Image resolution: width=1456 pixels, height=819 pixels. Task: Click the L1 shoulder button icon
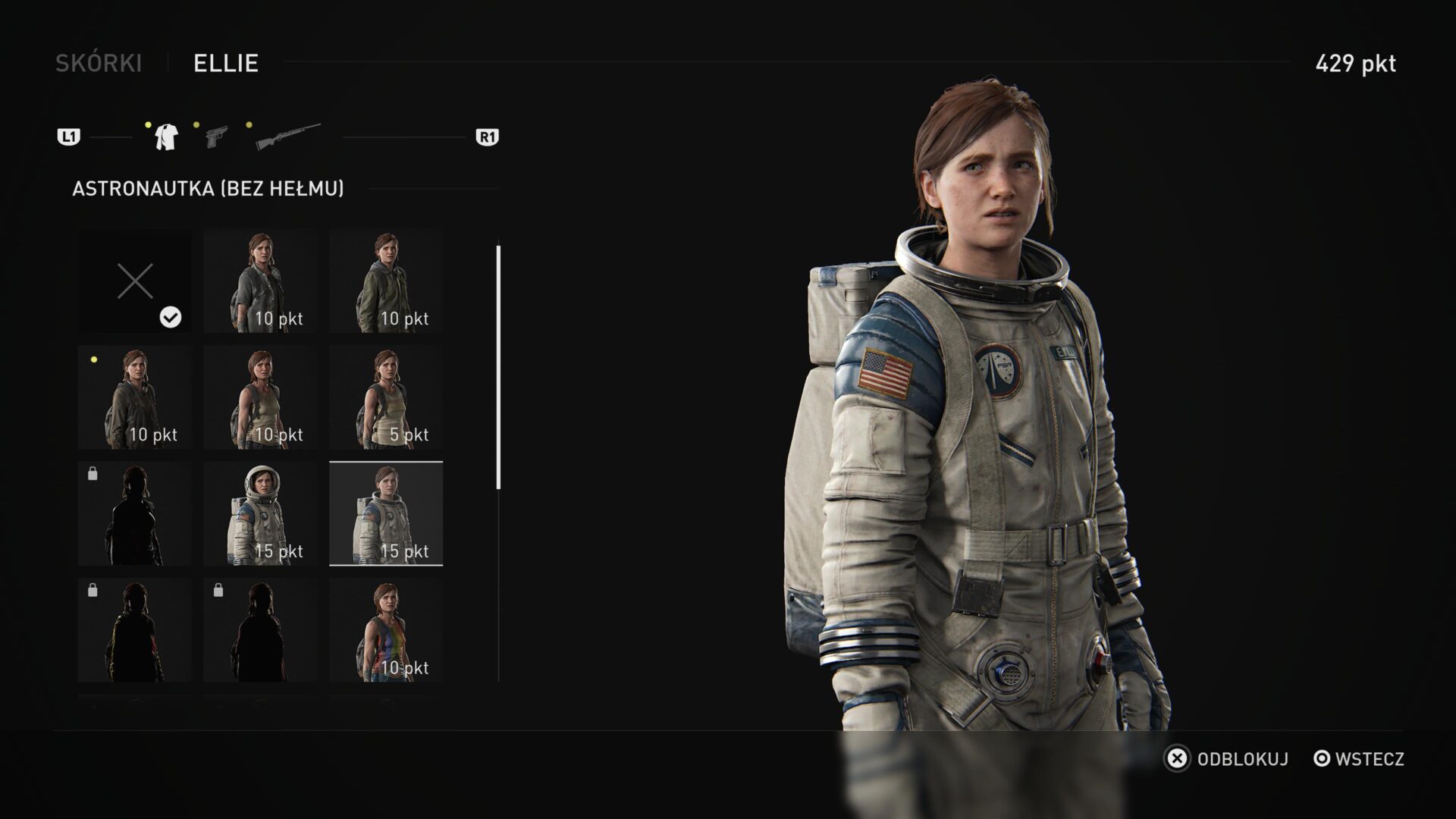[x=70, y=136]
